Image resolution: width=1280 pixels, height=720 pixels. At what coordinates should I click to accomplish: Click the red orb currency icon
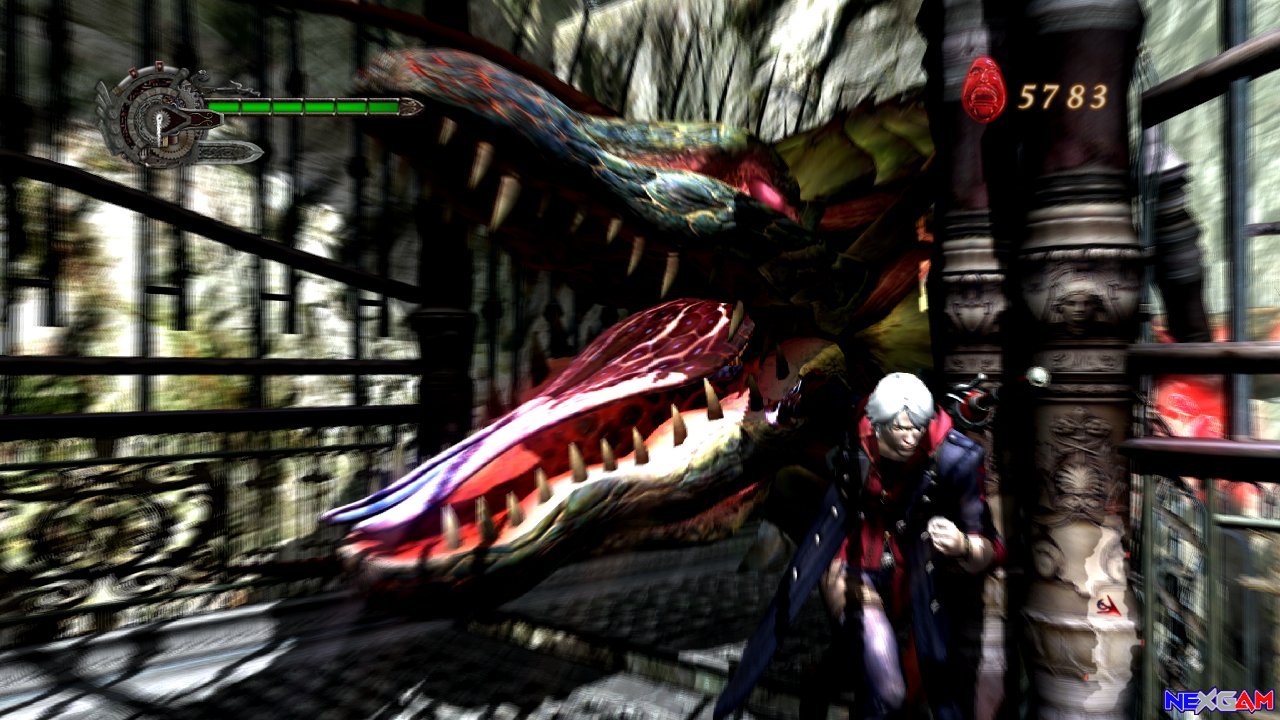click(x=984, y=91)
